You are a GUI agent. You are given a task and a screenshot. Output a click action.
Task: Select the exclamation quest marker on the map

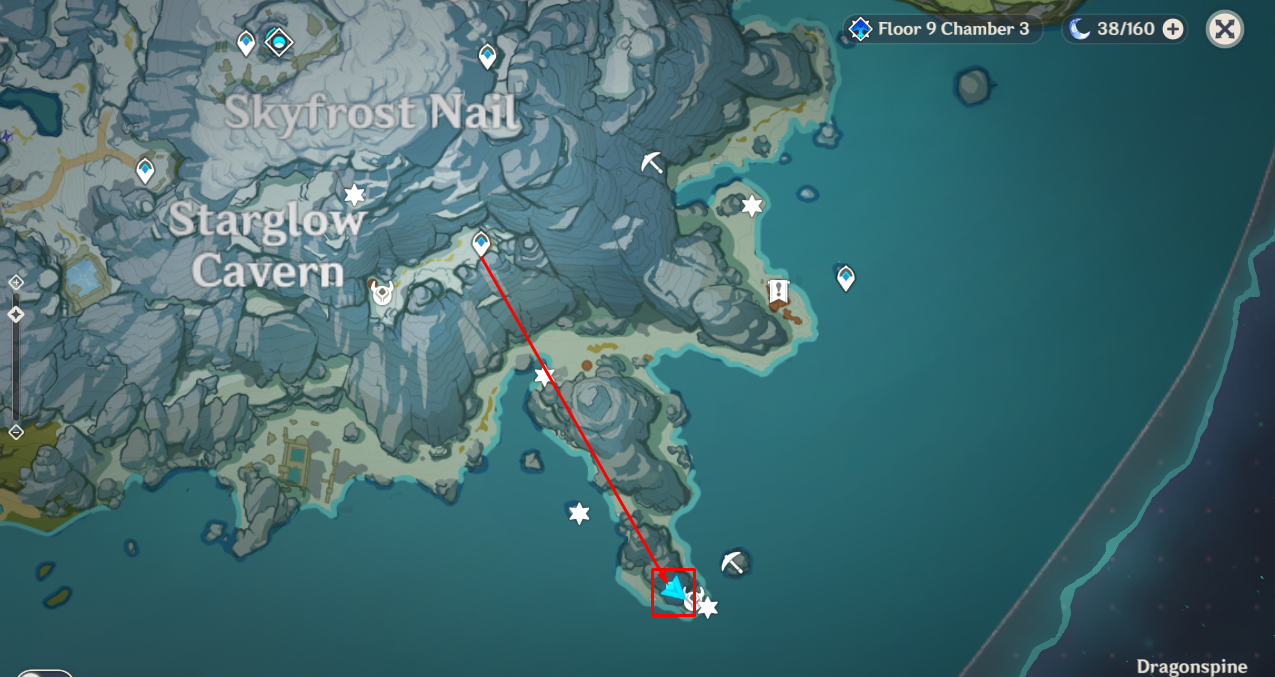pyautogui.click(x=778, y=292)
